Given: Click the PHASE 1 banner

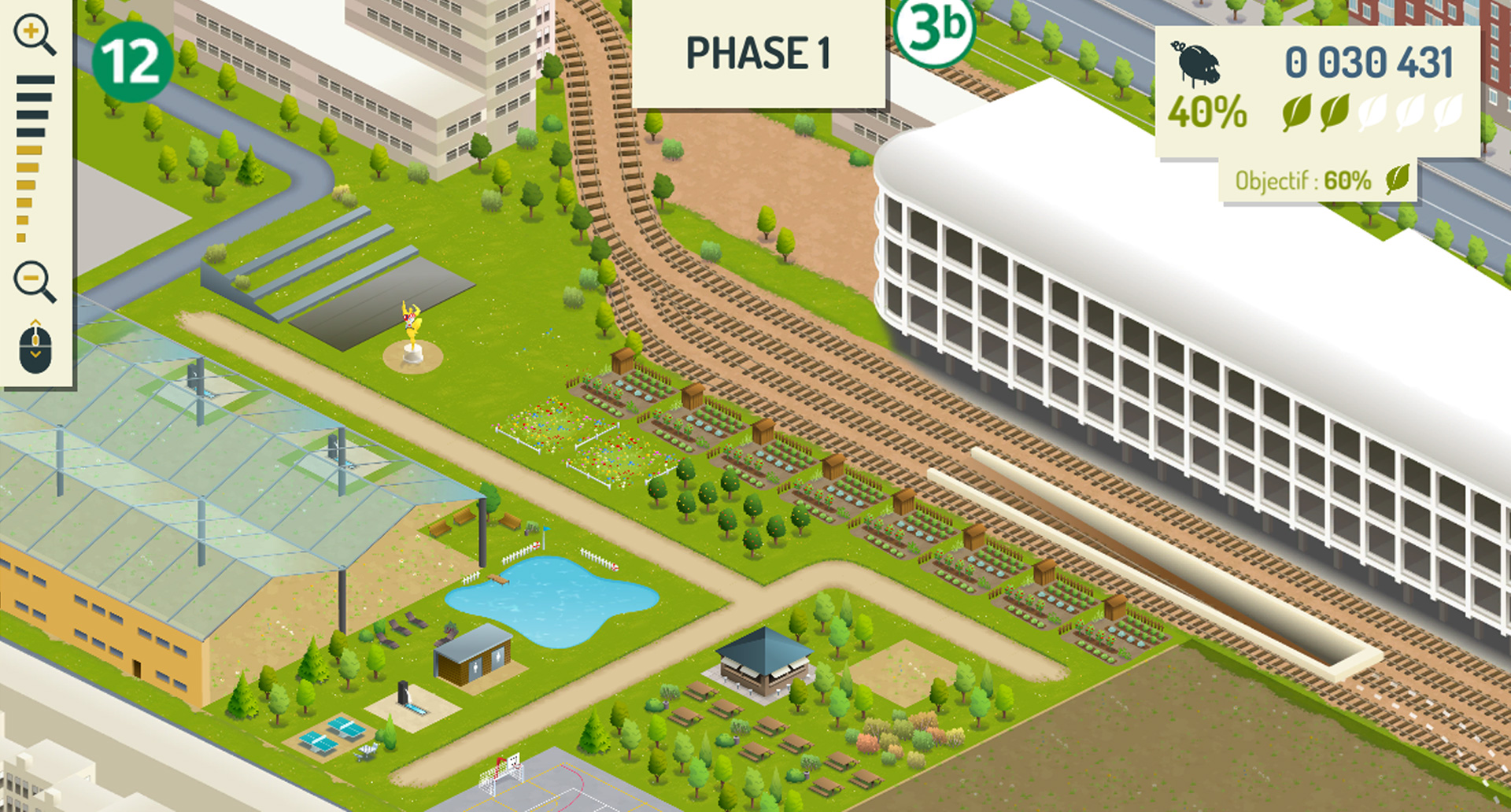Looking at the screenshot, I should pyautogui.click(x=758, y=54).
